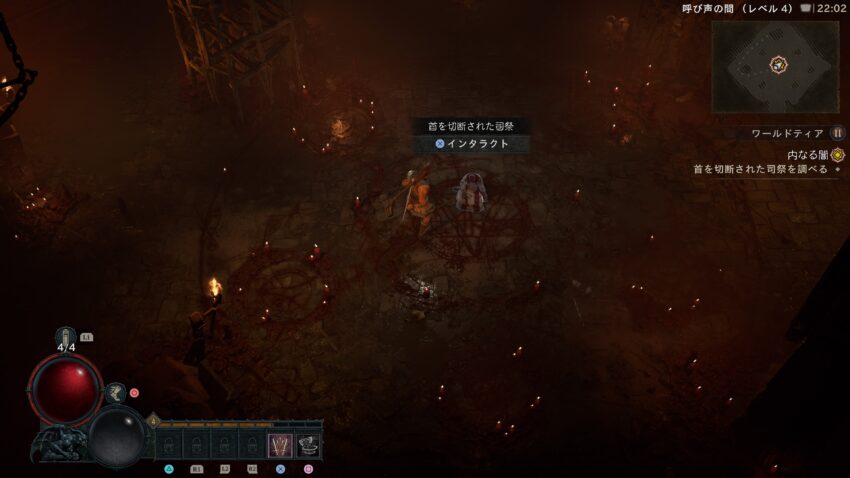Open the minimap in the corner
This screenshot has height=478, width=850.
[775, 66]
